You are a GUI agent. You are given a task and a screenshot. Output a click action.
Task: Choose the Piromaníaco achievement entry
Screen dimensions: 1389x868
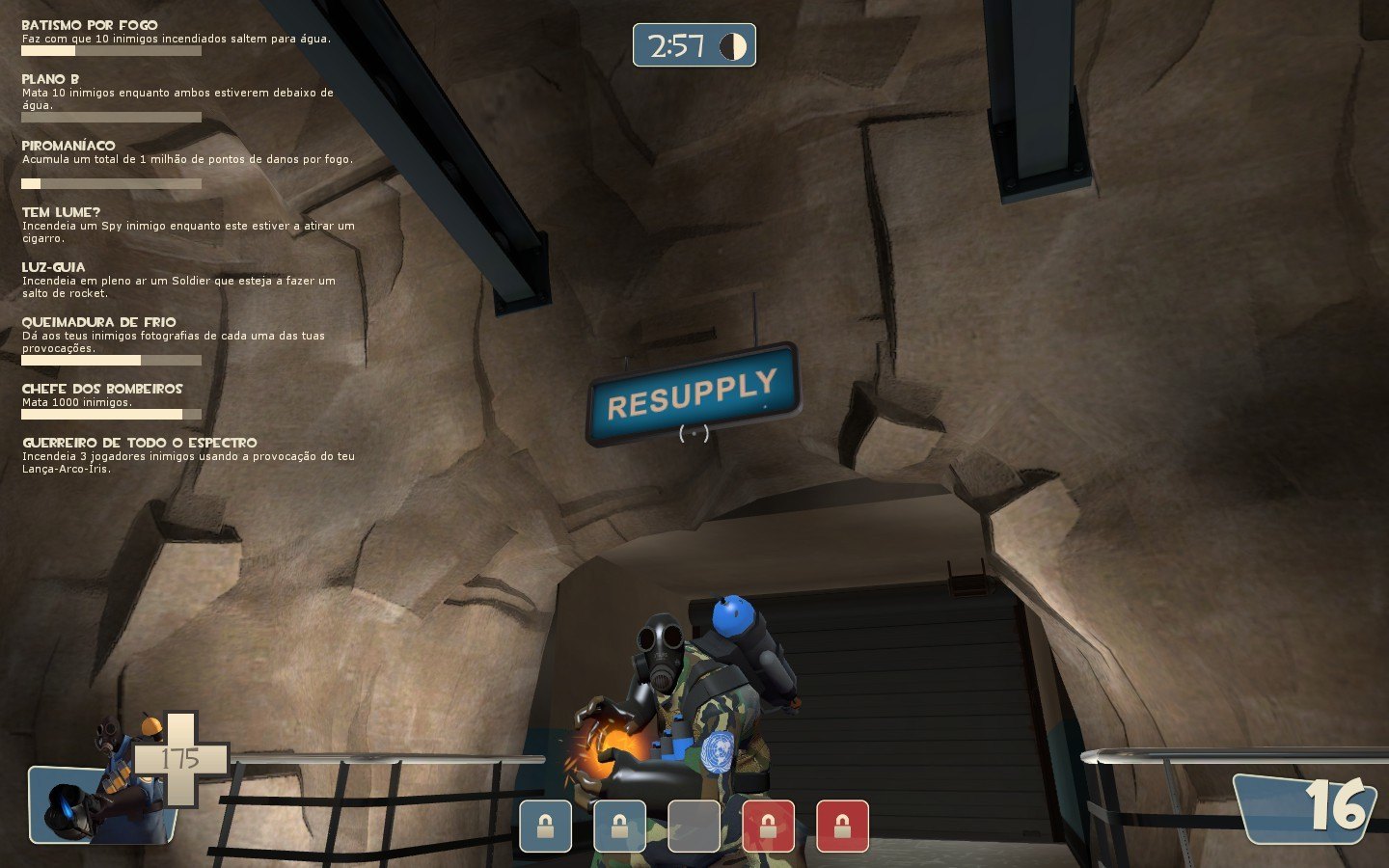point(68,146)
